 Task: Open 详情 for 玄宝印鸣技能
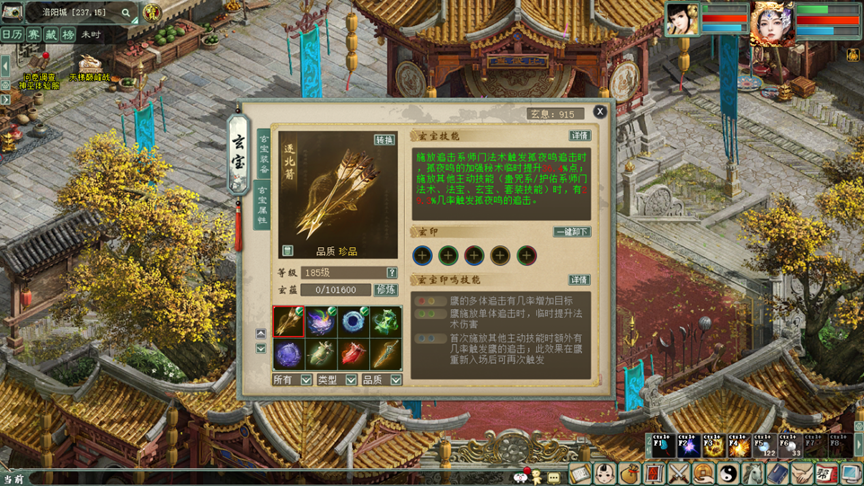[579, 280]
